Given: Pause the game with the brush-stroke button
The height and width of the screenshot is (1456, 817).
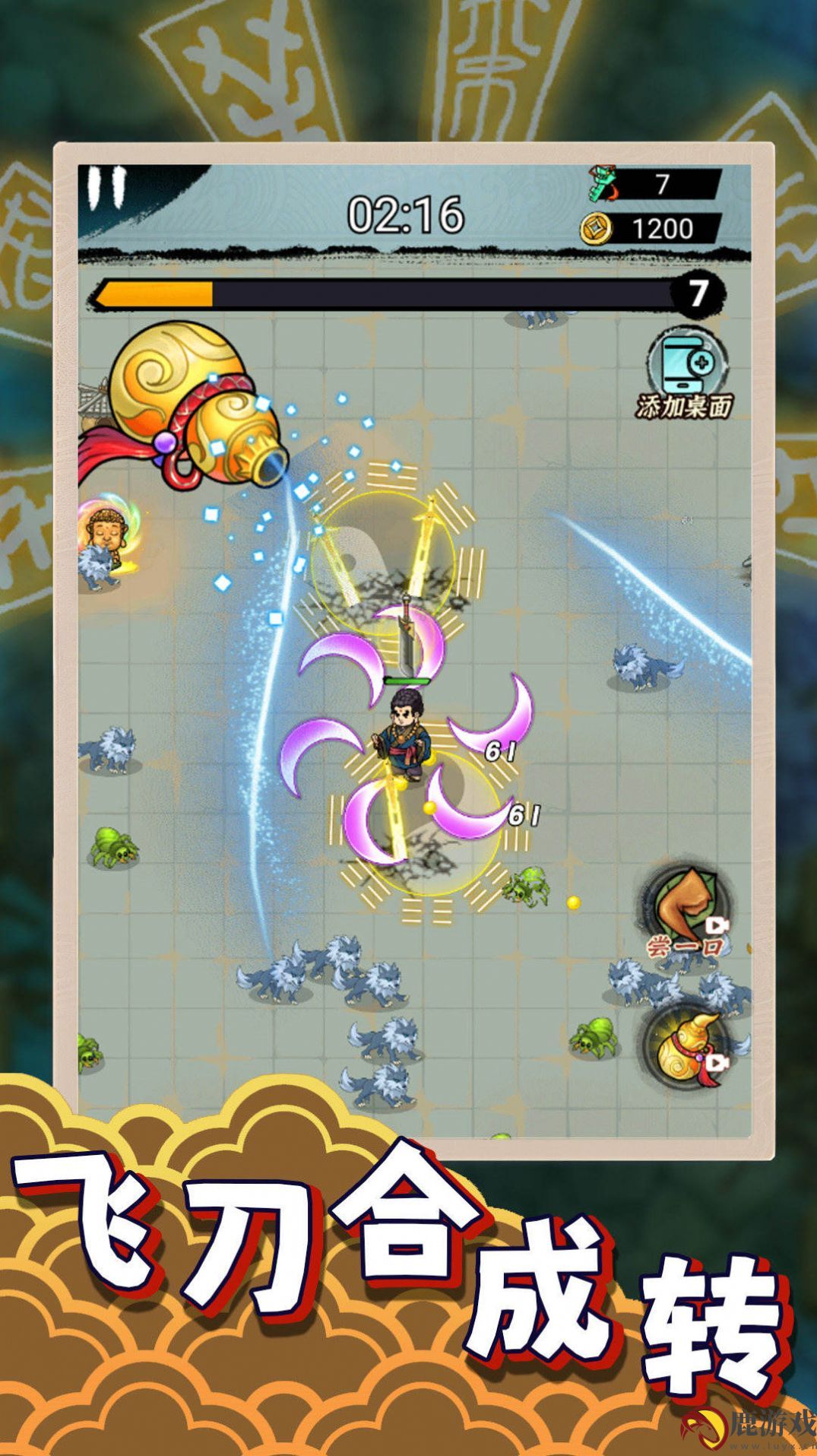Looking at the screenshot, I should point(106,187).
